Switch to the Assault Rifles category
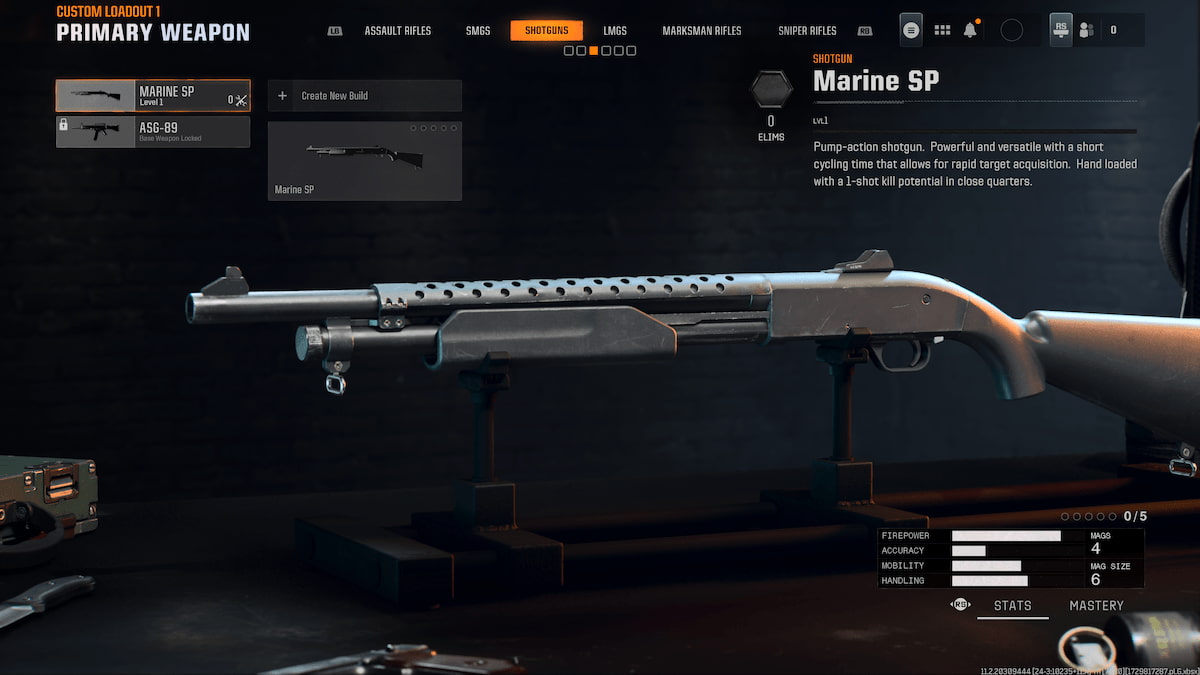 click(x=397, y=31)
